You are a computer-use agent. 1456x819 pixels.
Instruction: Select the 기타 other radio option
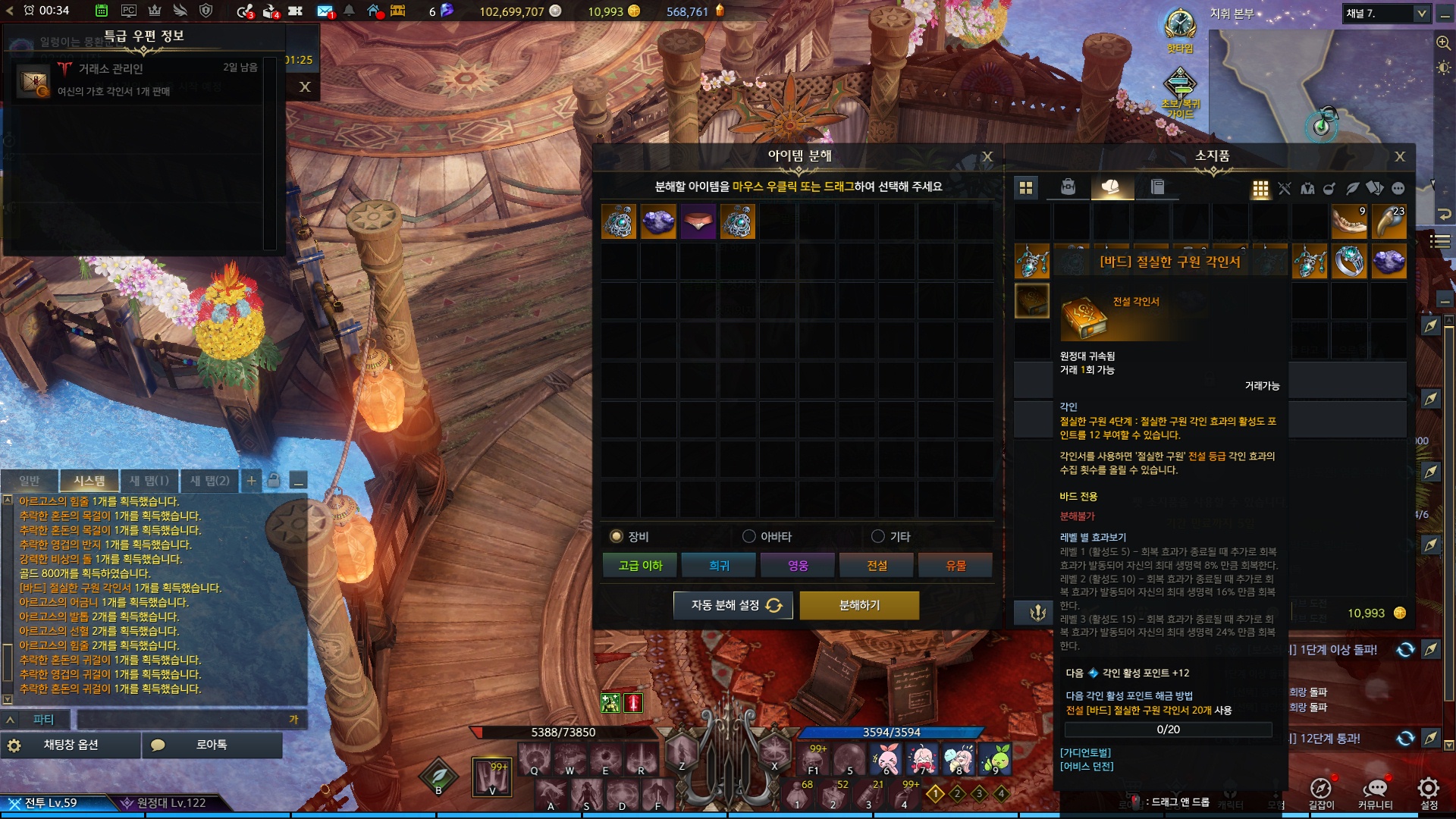878,537
